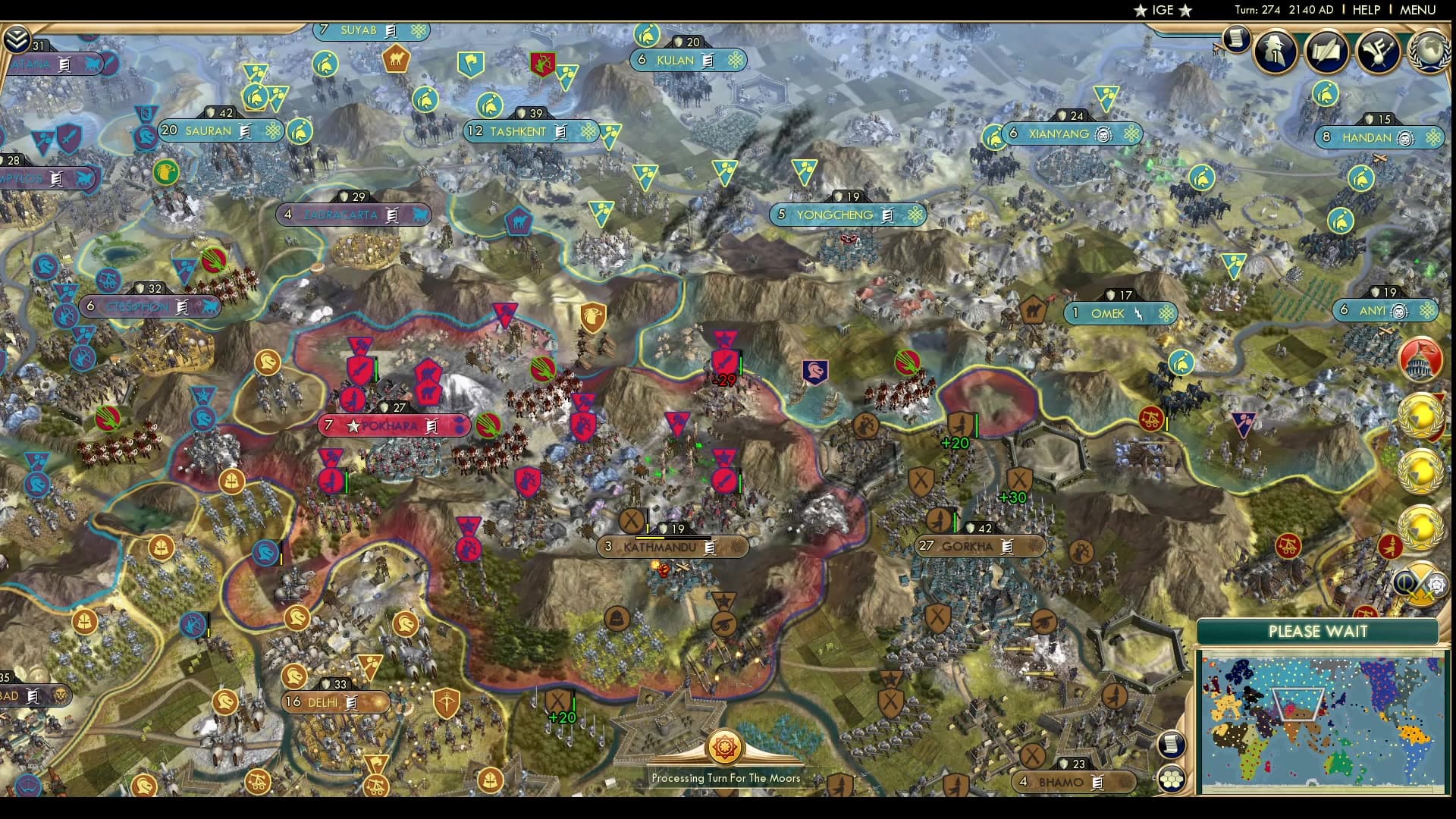Click the gear badge on the war notification
This screenshot has height=819, width=1456.
[x=1437, y=585]
